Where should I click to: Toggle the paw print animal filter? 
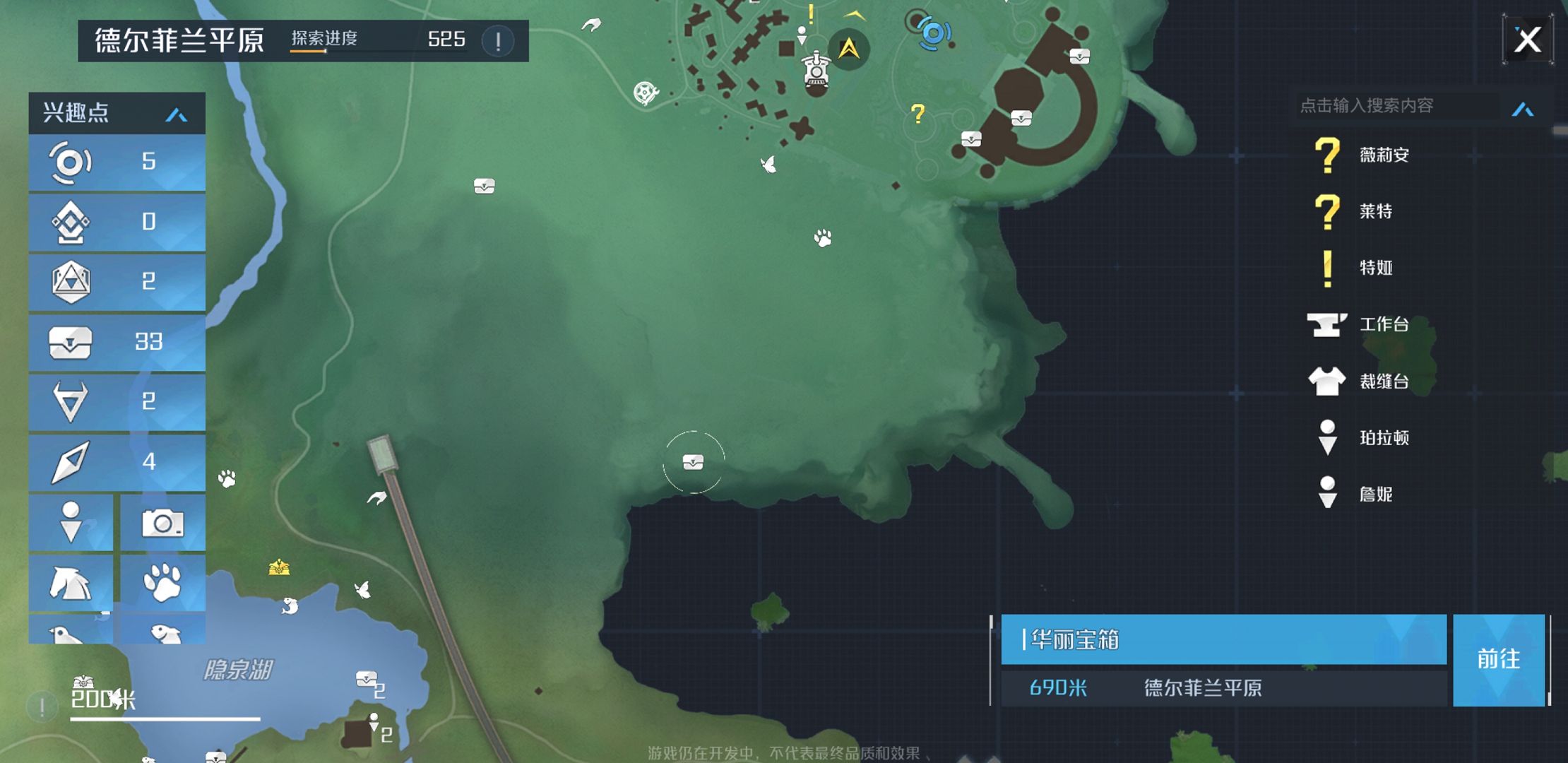[163, 583]
